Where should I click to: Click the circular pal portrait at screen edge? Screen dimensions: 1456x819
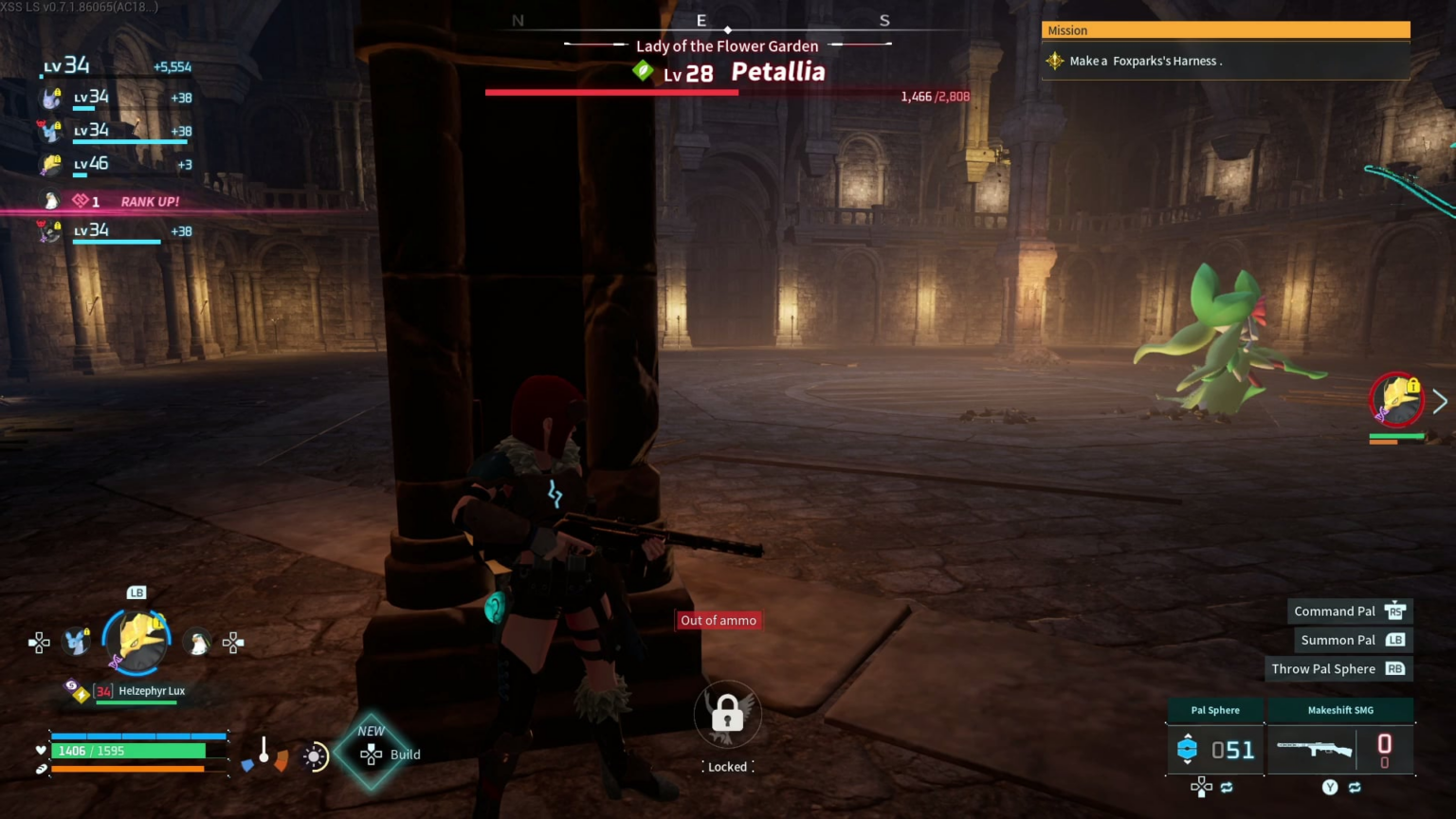coord(1396,399)
